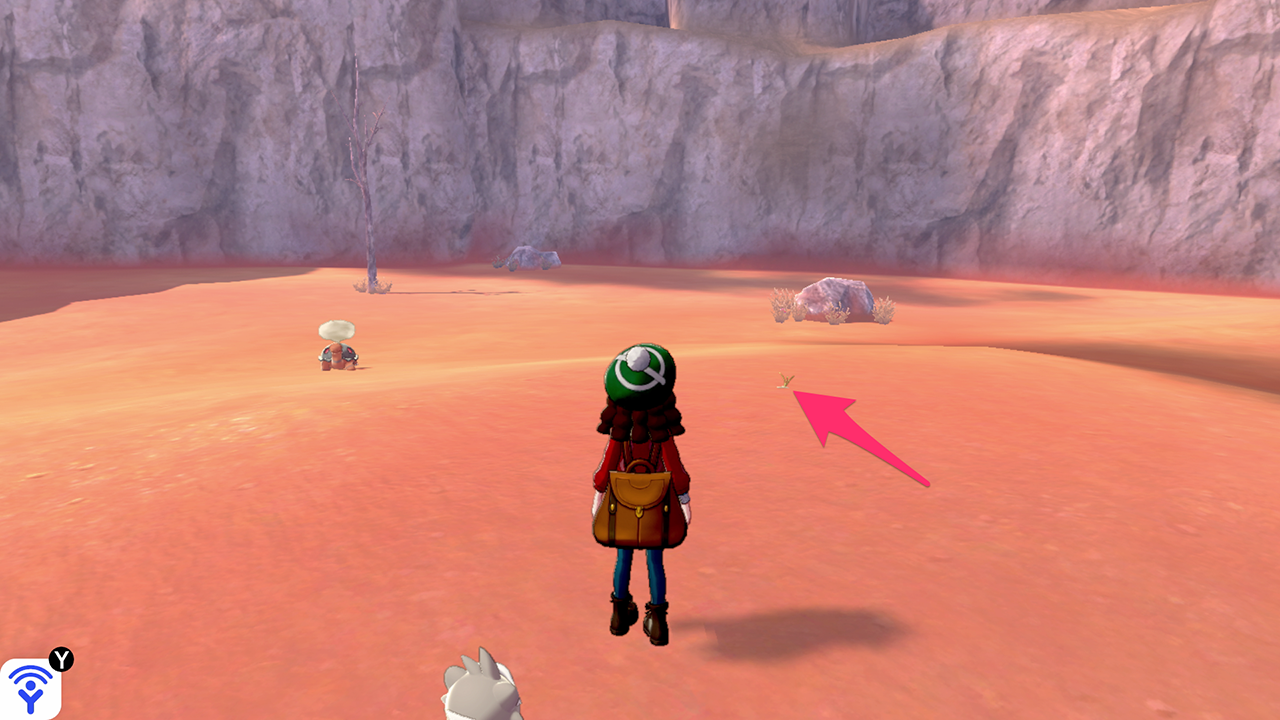
Task: Open the Y-Comm wireless icon
Action: pyautogui.click(x=30, y=688)
